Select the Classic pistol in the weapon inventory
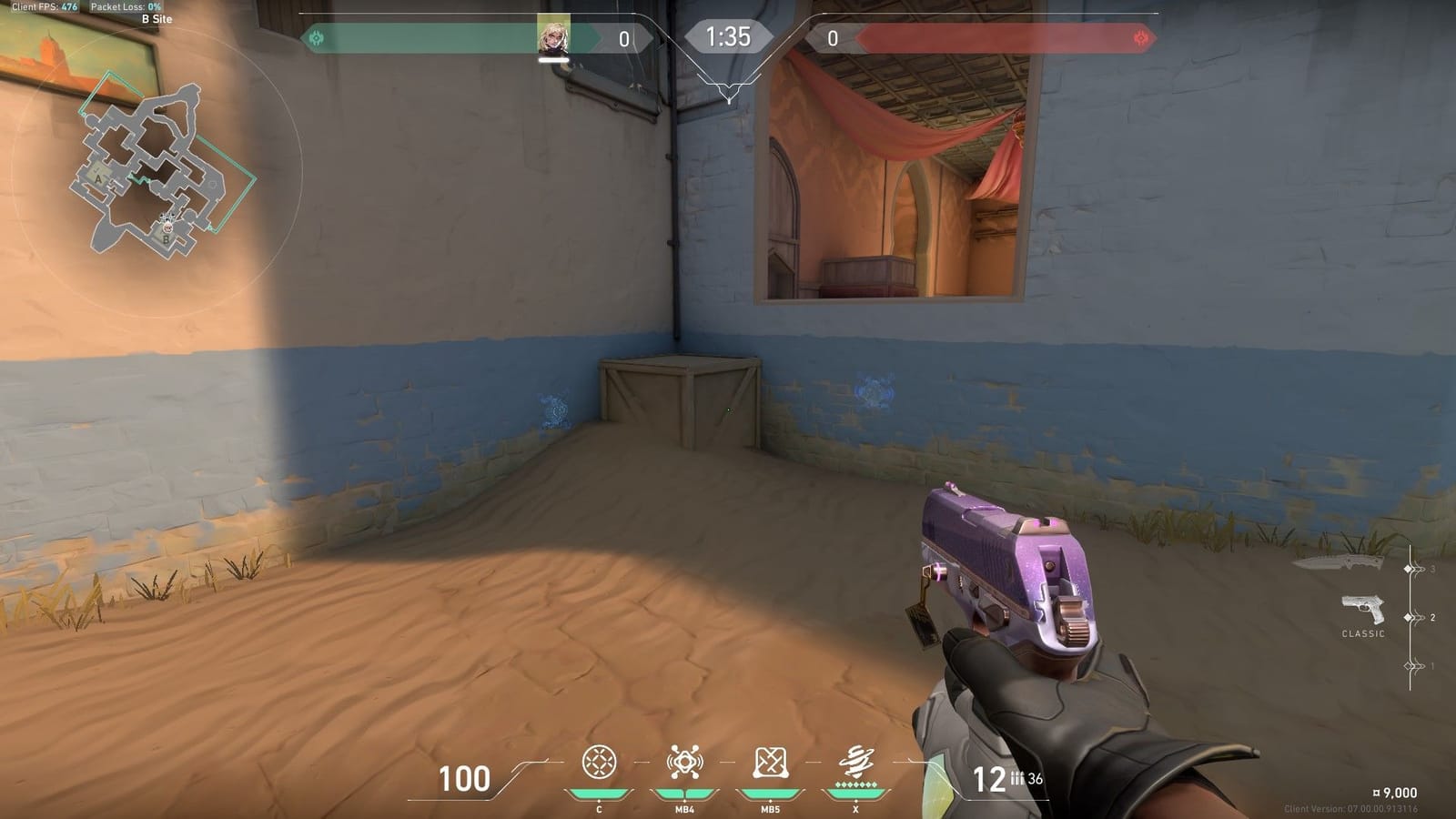1456x819 pixels. tap(1362, 608)
